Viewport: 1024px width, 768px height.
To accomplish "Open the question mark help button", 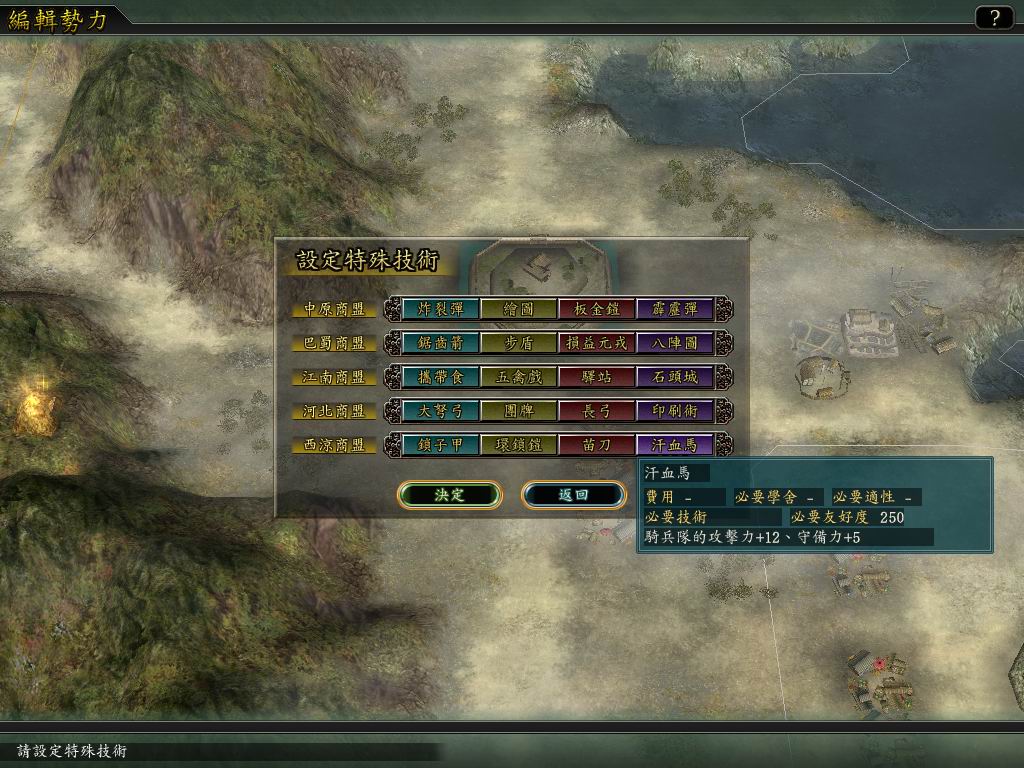I will [x=994, y=18].
